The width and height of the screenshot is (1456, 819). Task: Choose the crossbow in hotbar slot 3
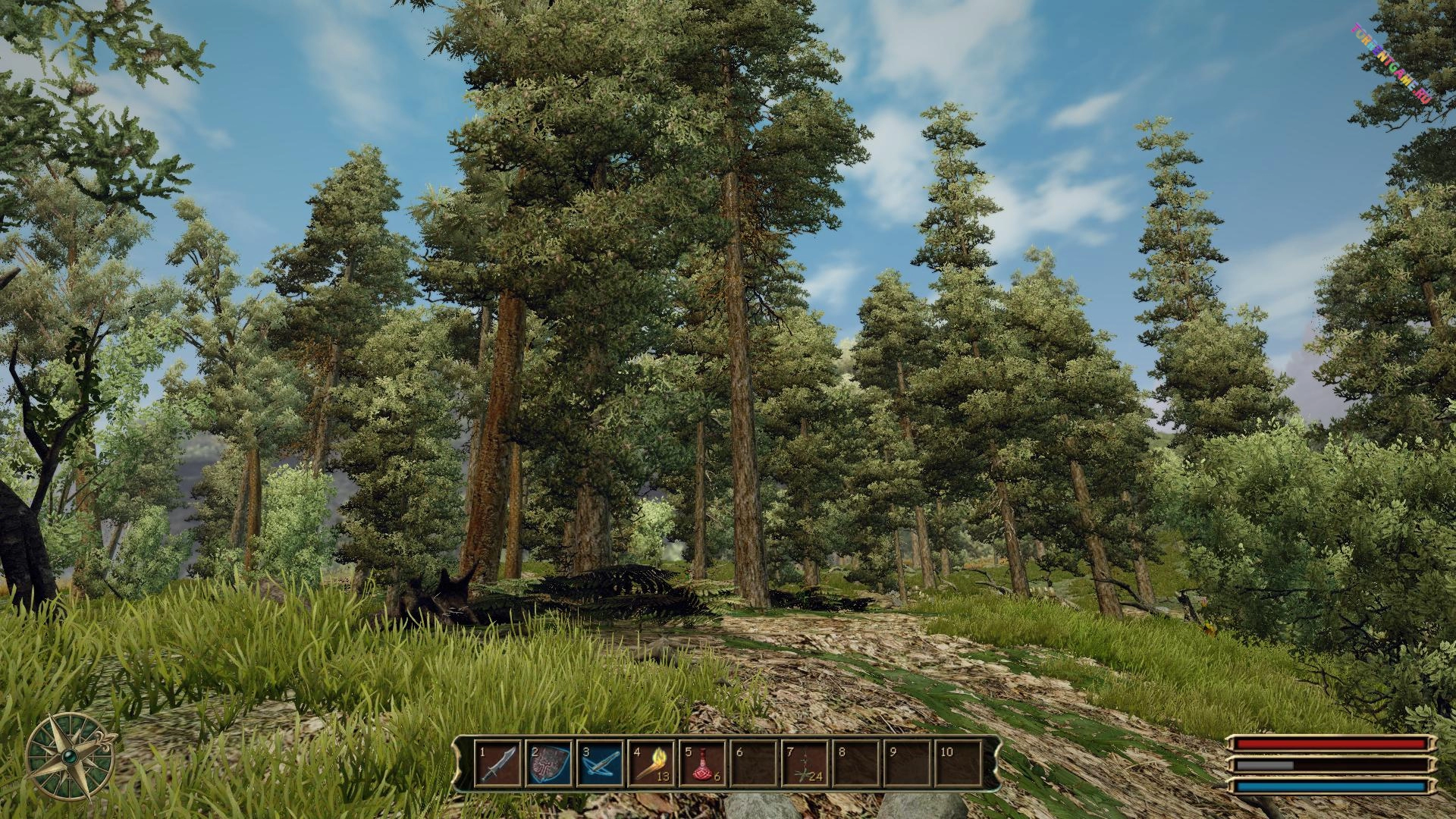pos(601,763)
